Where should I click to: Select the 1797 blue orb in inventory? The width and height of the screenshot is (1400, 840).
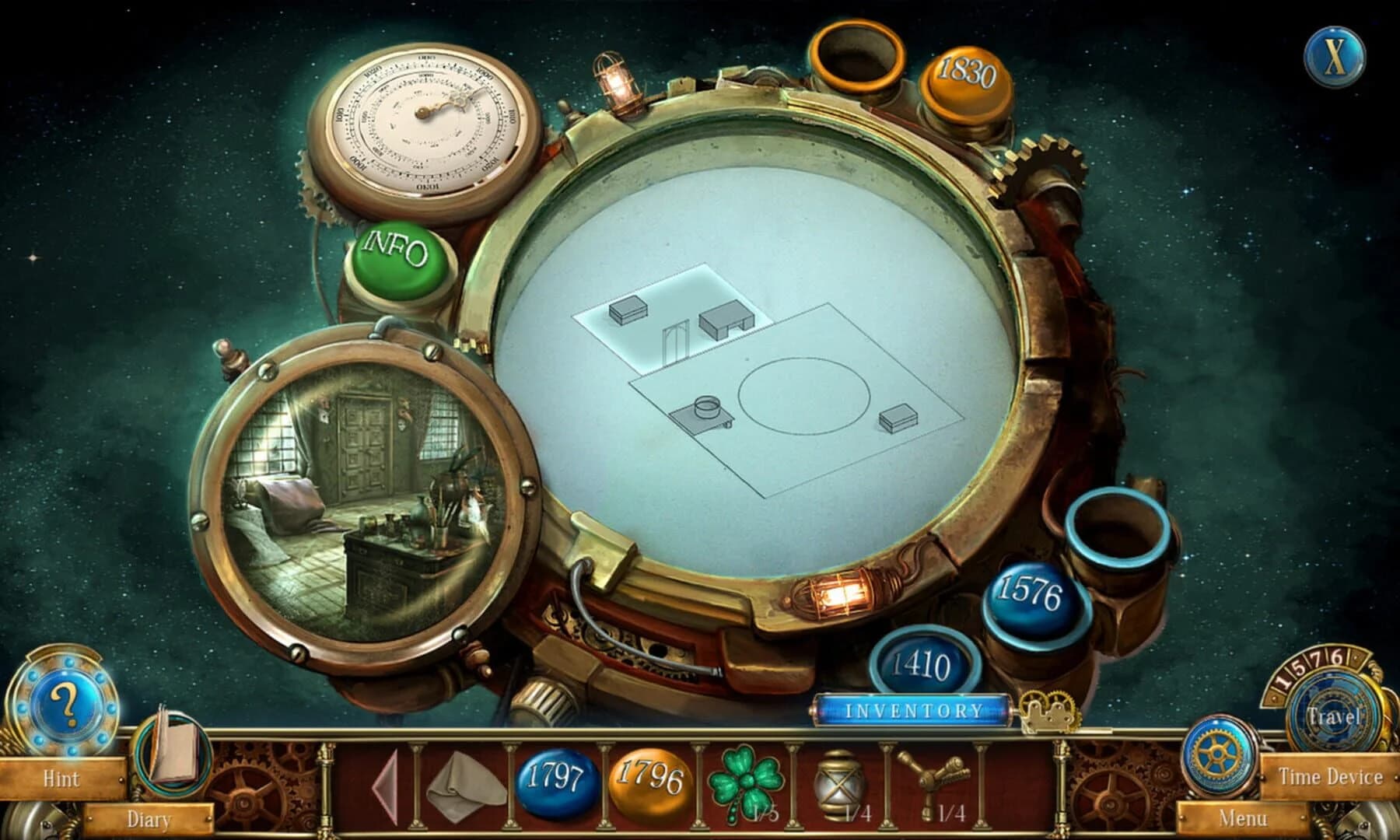(554, 787)
